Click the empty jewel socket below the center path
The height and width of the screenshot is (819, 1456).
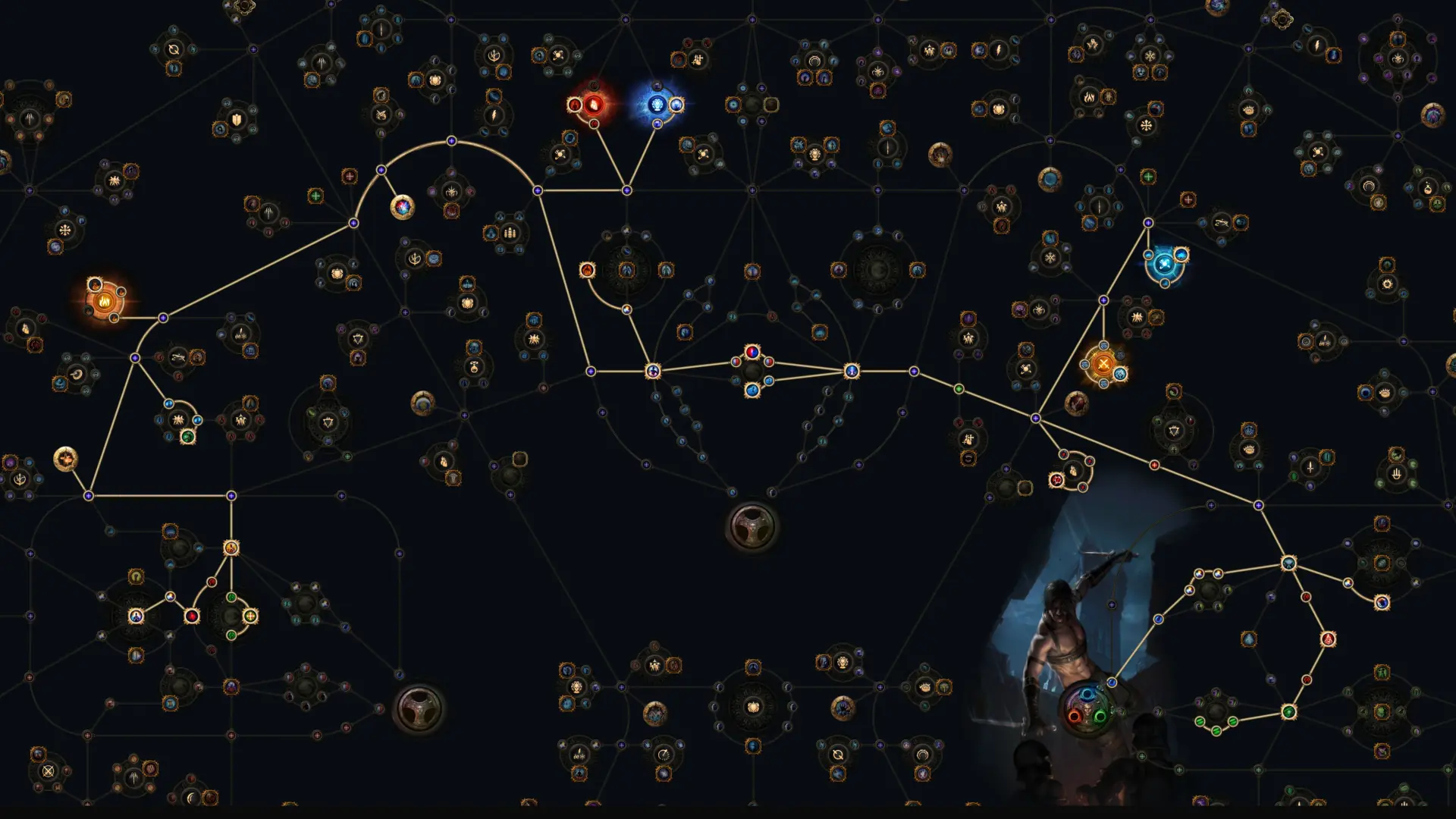pos(751,527)
